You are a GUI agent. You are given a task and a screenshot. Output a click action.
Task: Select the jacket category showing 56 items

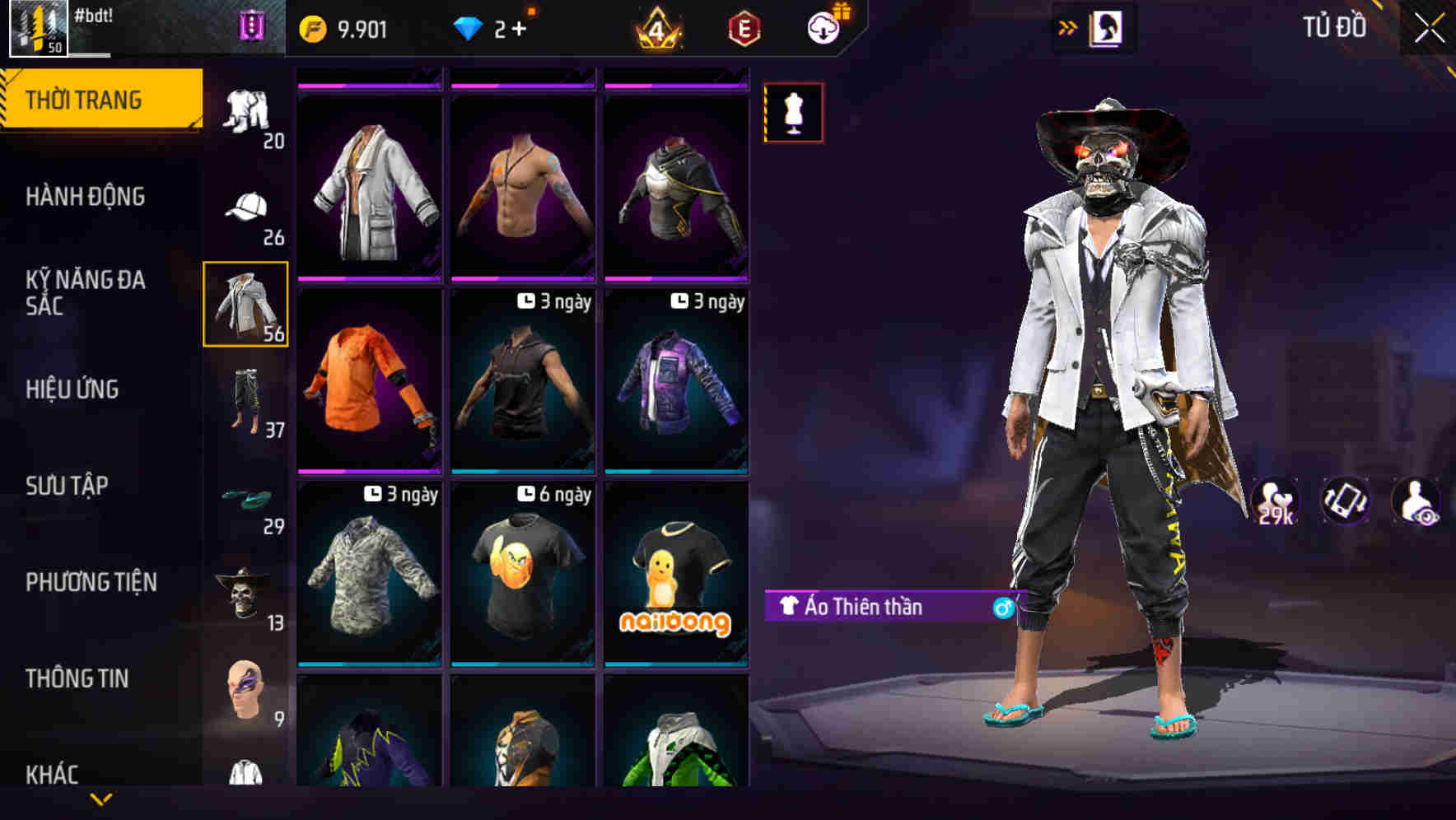pyautogui.click(x=245, y=305)
